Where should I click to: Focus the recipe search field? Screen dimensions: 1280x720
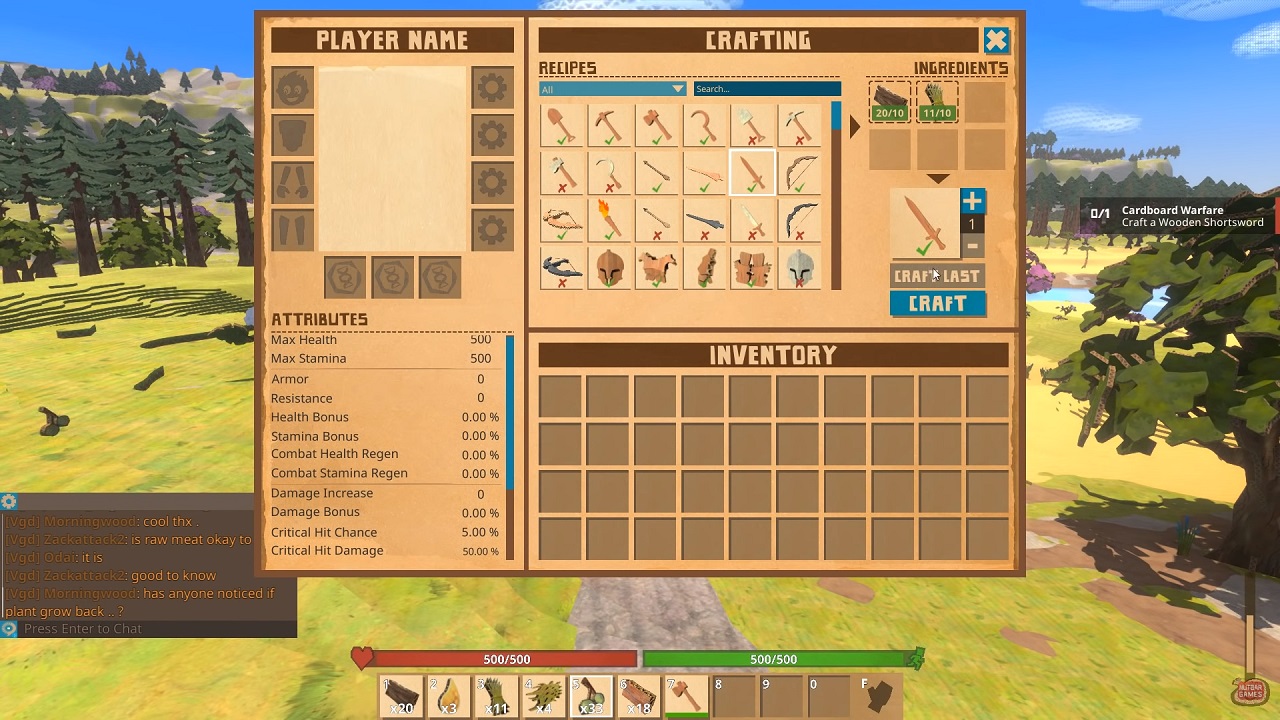(767, 89)
